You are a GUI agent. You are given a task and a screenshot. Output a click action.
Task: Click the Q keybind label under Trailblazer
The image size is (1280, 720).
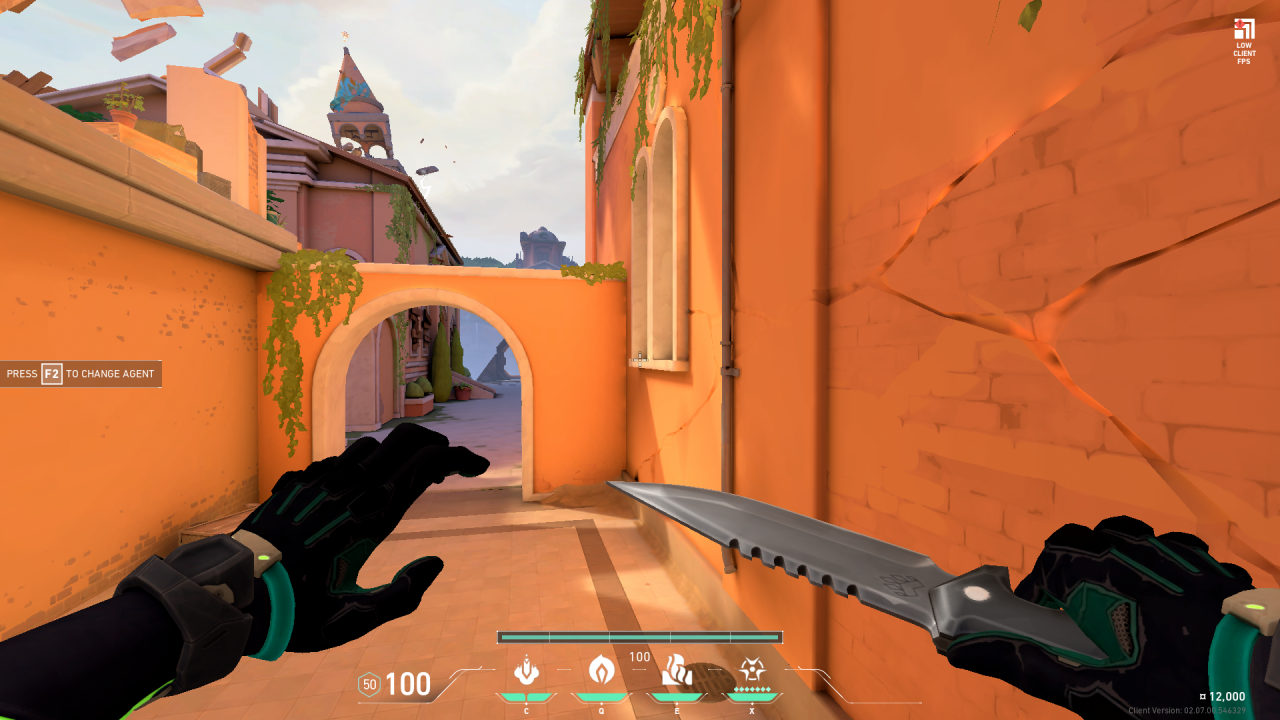point(601,708)
